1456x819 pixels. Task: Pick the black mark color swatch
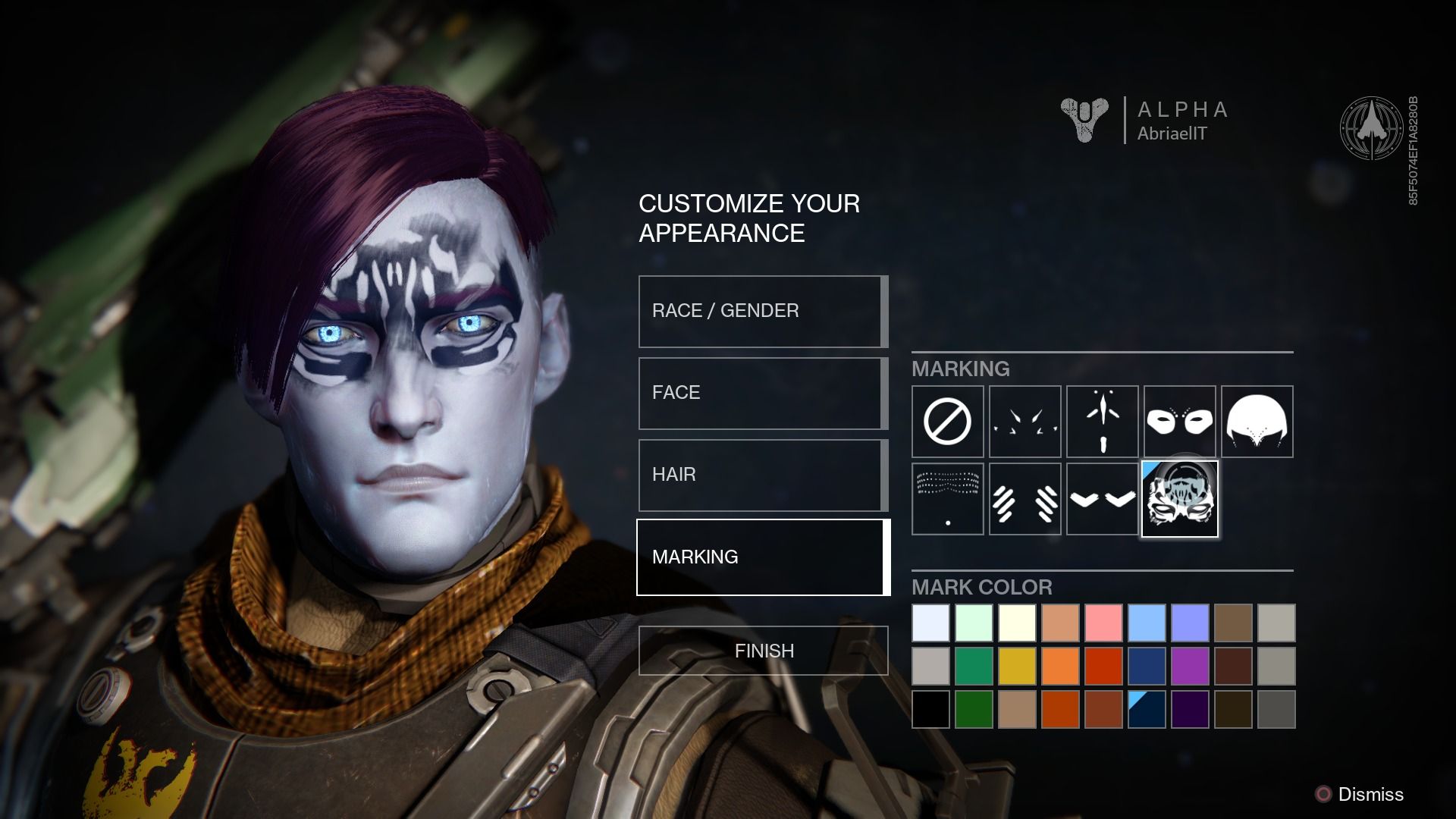pyautogui.click(x=930, y=708)
